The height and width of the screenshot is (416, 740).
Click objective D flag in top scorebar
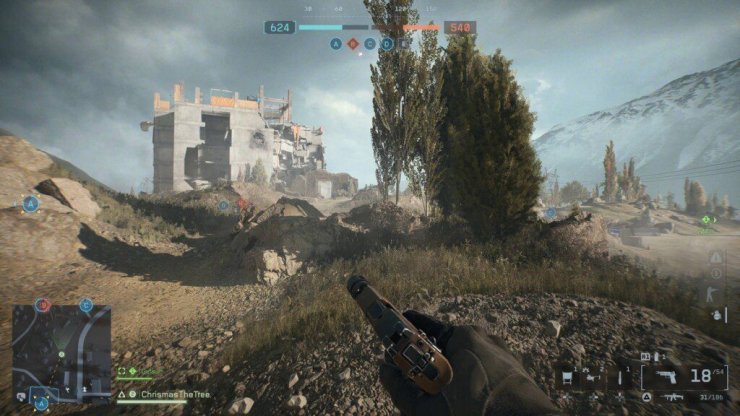(x=387, y=44)
